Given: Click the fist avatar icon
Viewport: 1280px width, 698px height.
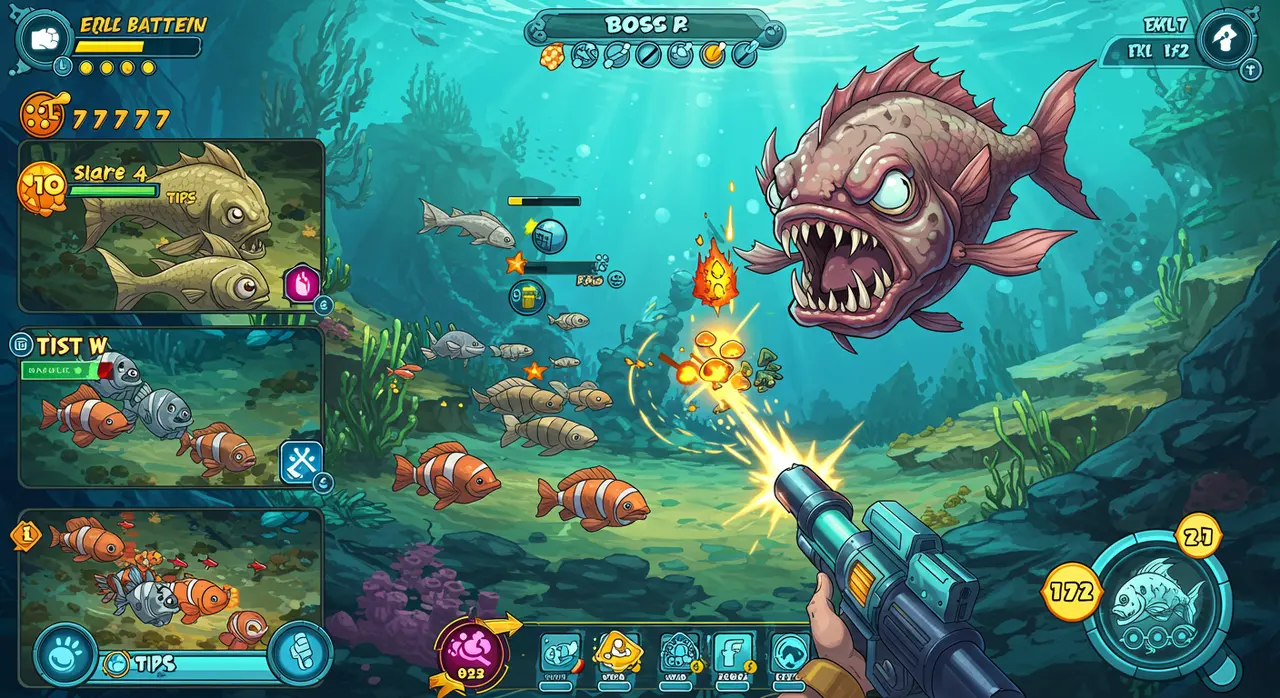Looking at the screenshot, I should tap(42, 38).
